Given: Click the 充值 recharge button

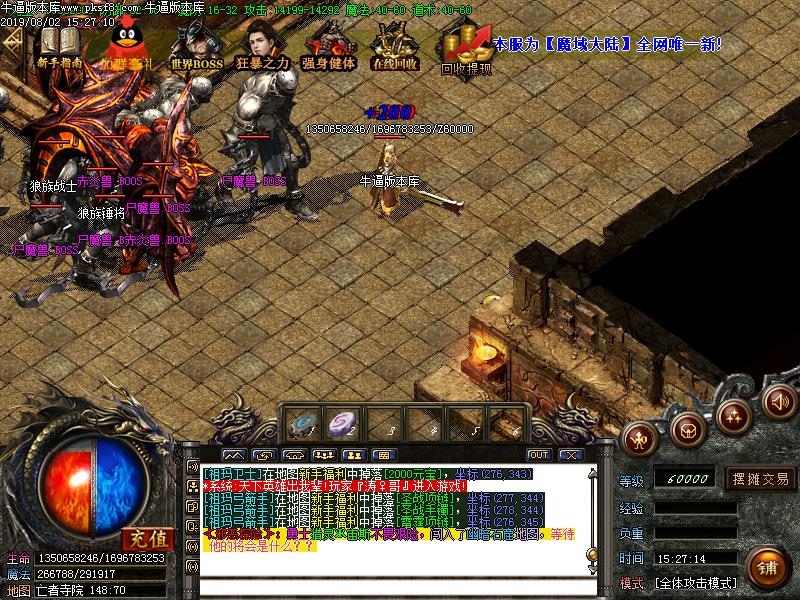Looking at the screenshot, I should (x=147, y=537).
